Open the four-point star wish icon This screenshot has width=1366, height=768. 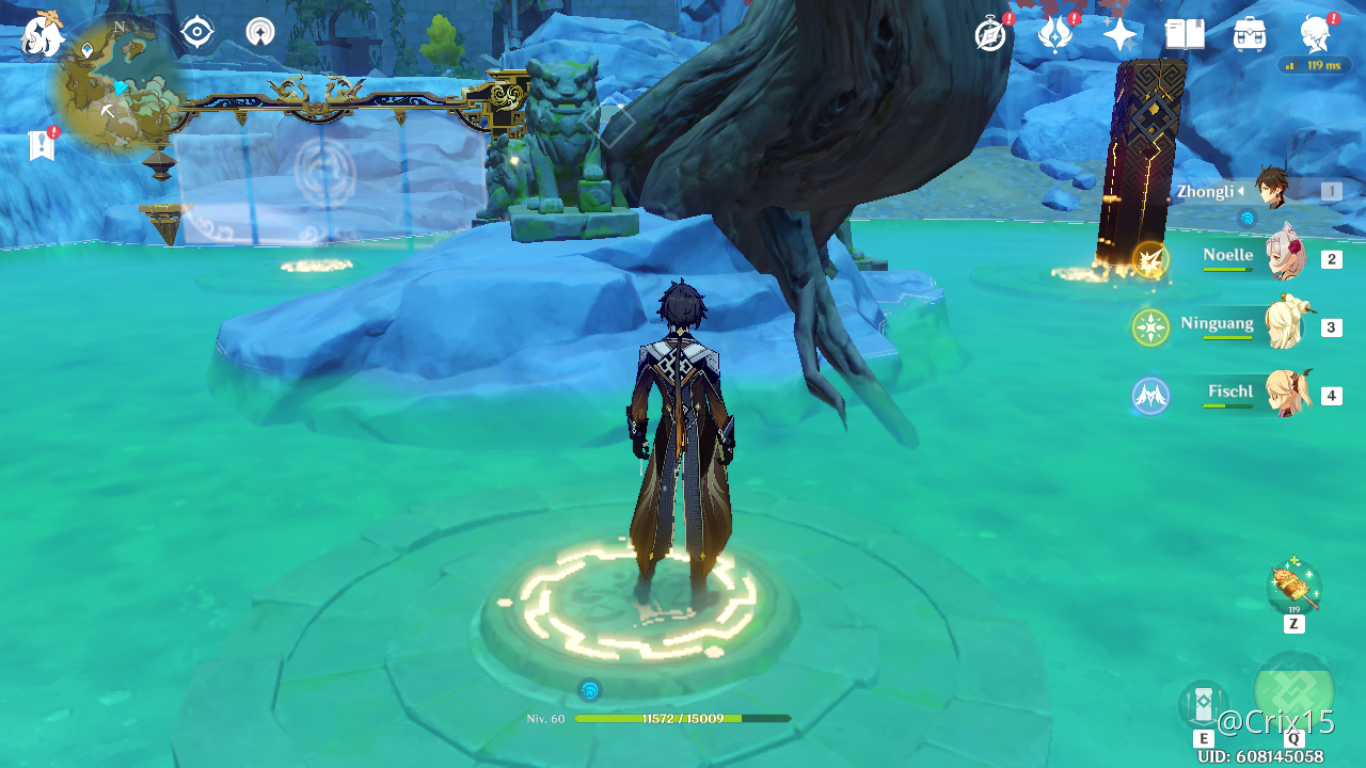[1119, 35]
